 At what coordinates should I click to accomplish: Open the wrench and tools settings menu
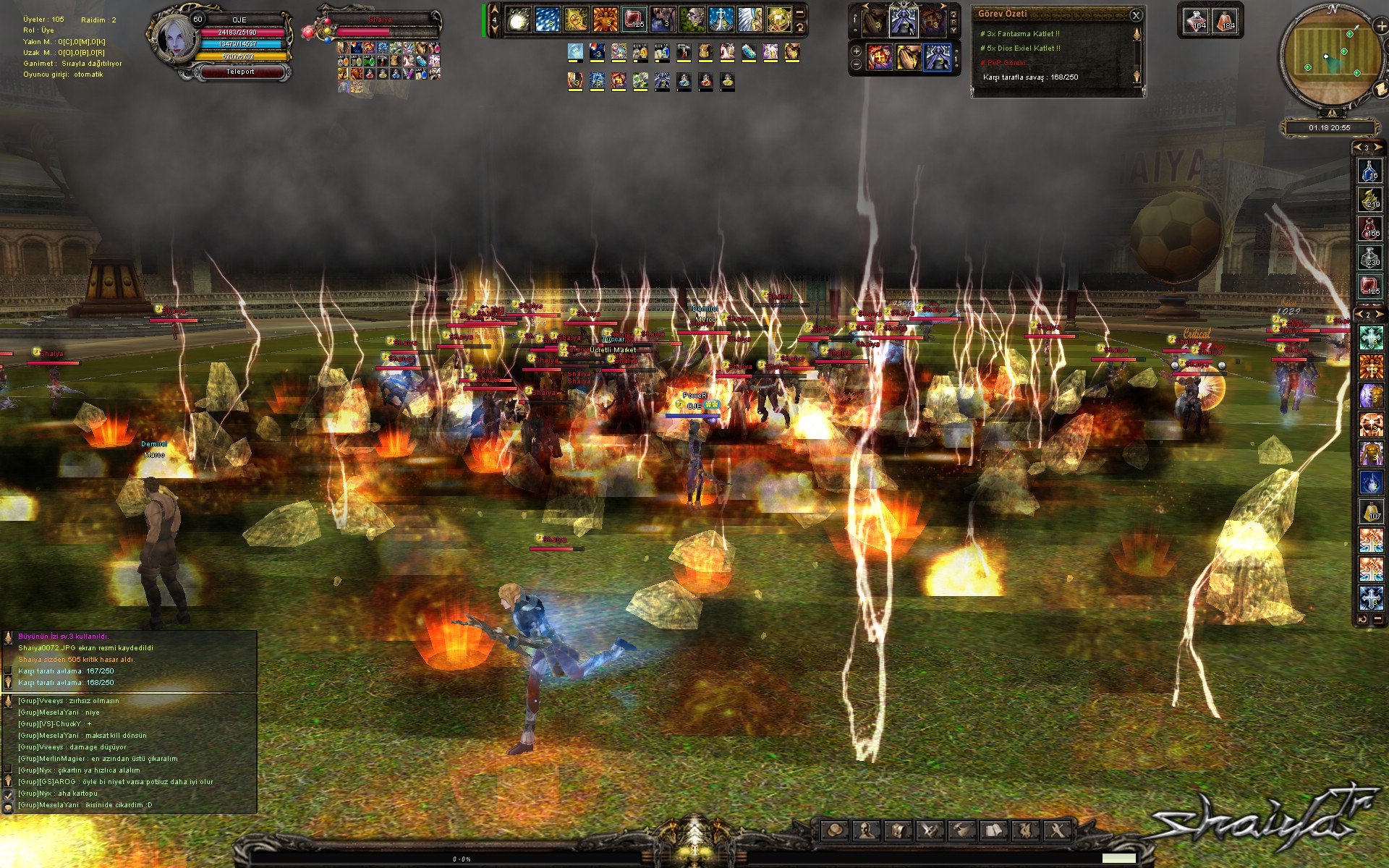click(1057, 830)
